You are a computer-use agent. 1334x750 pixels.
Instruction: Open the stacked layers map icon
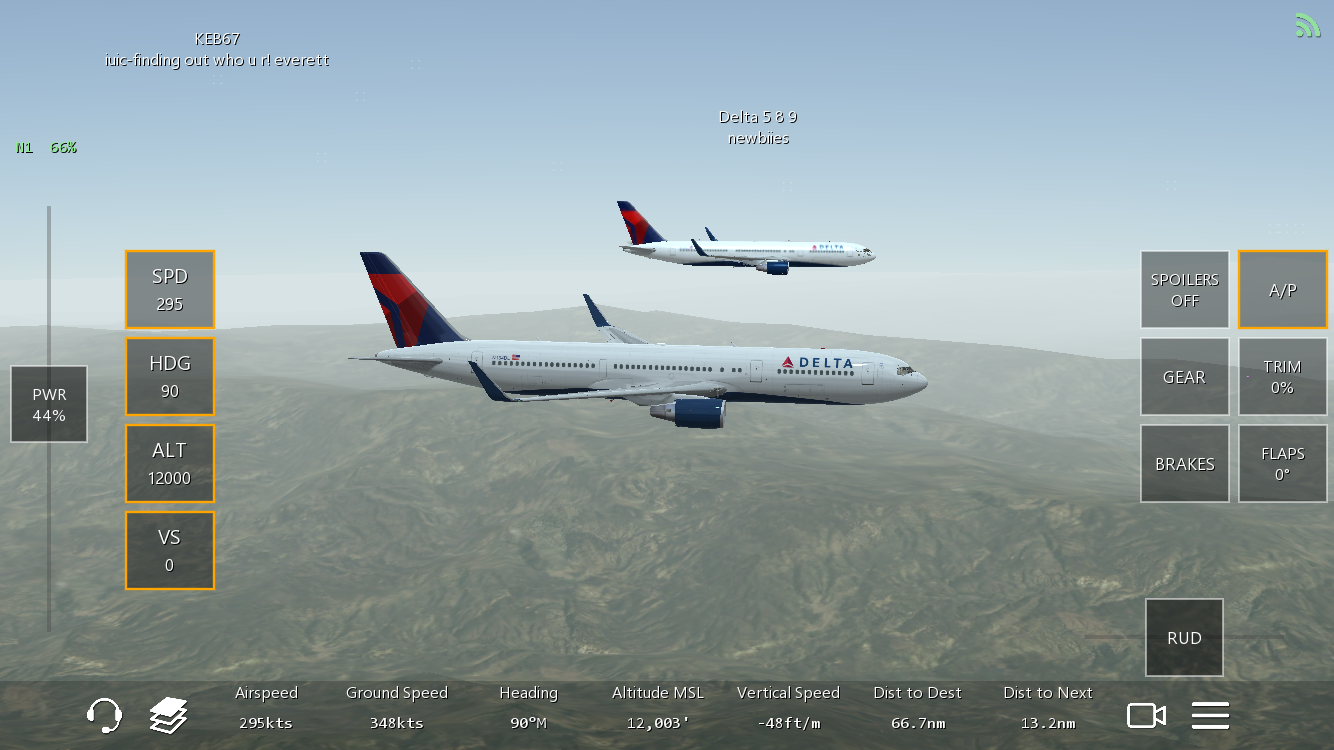(x=169, y=716)
